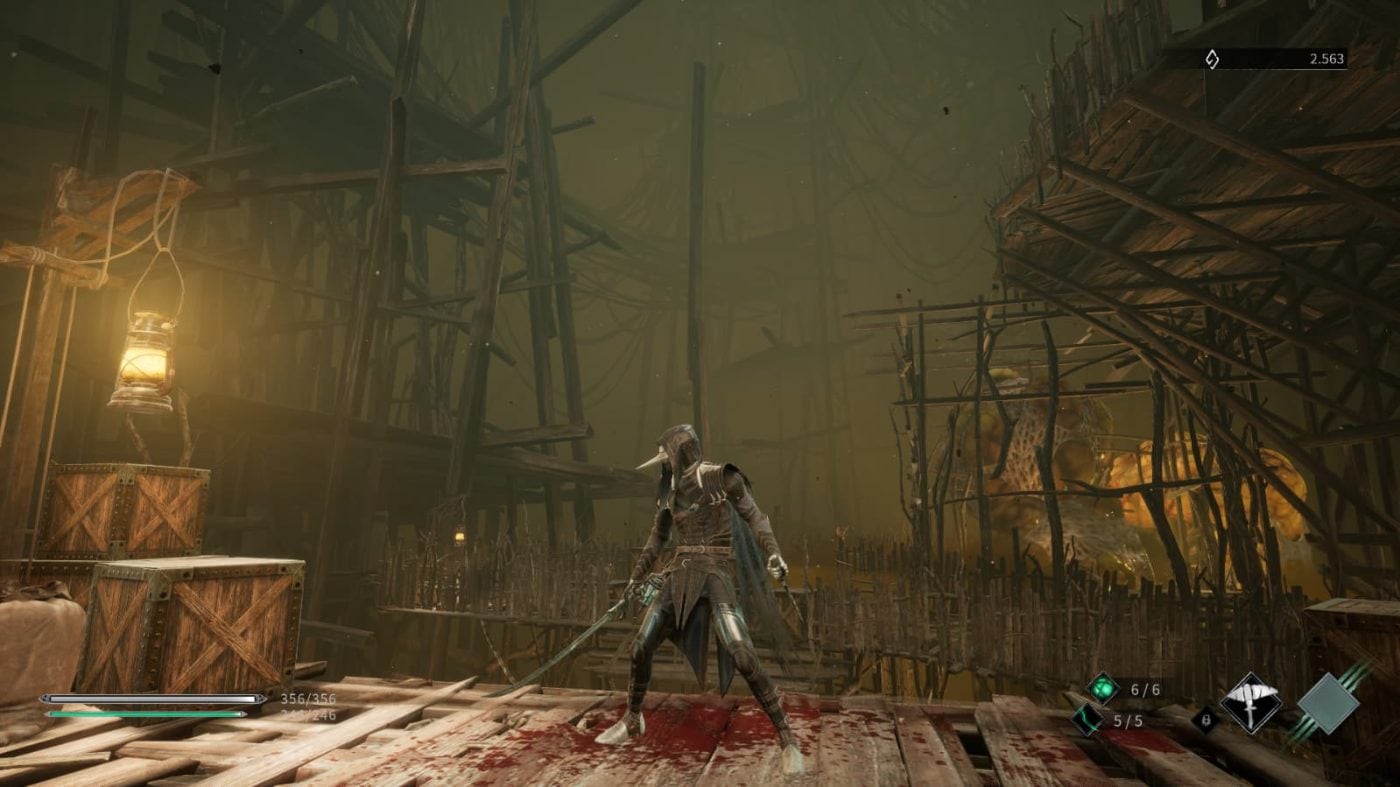Click the small locked slot icon
This screenshot has width=1400, height=787.
coord(1205,719)
